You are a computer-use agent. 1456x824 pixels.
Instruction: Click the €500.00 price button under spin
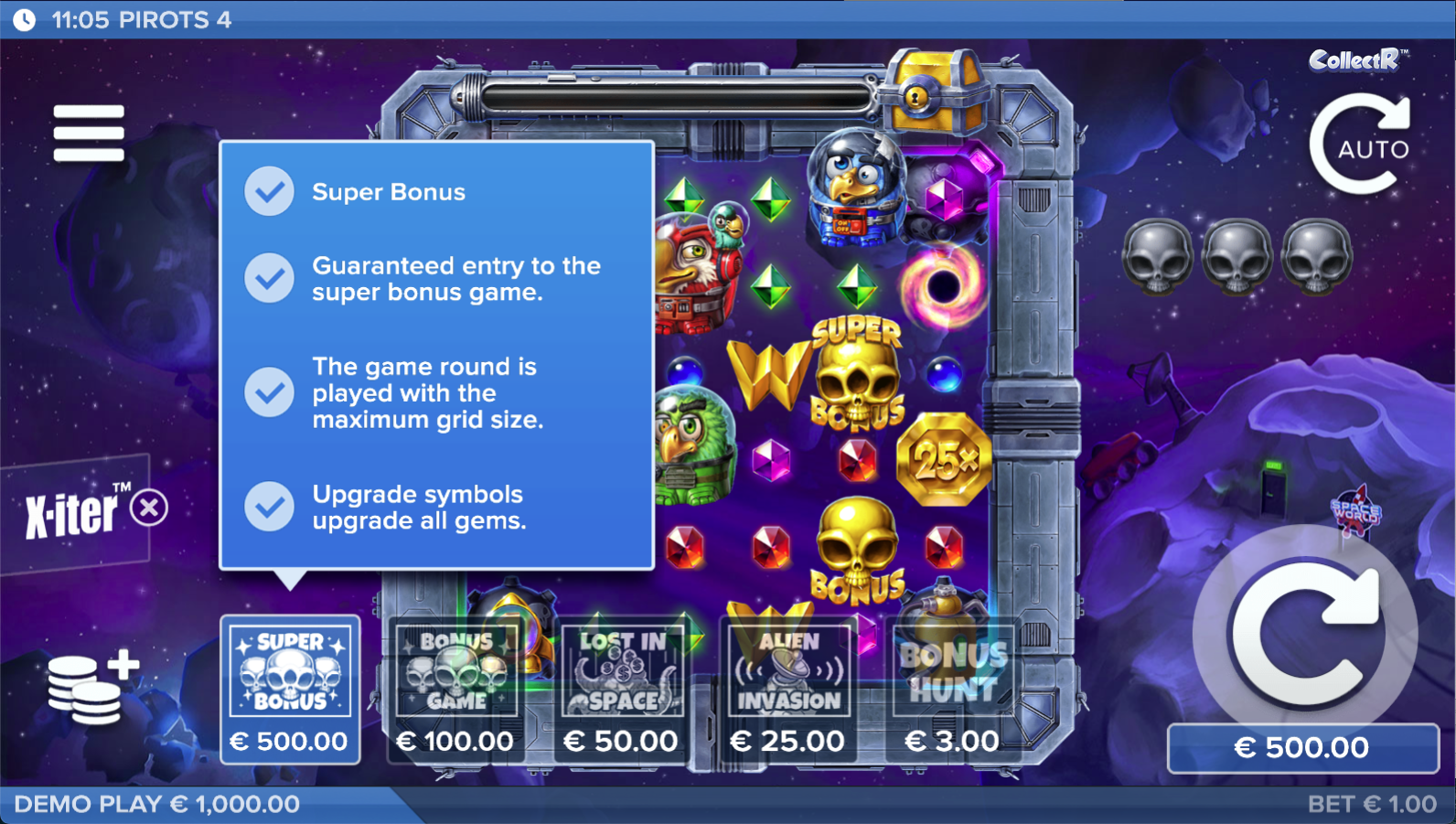coord(1302,748)
